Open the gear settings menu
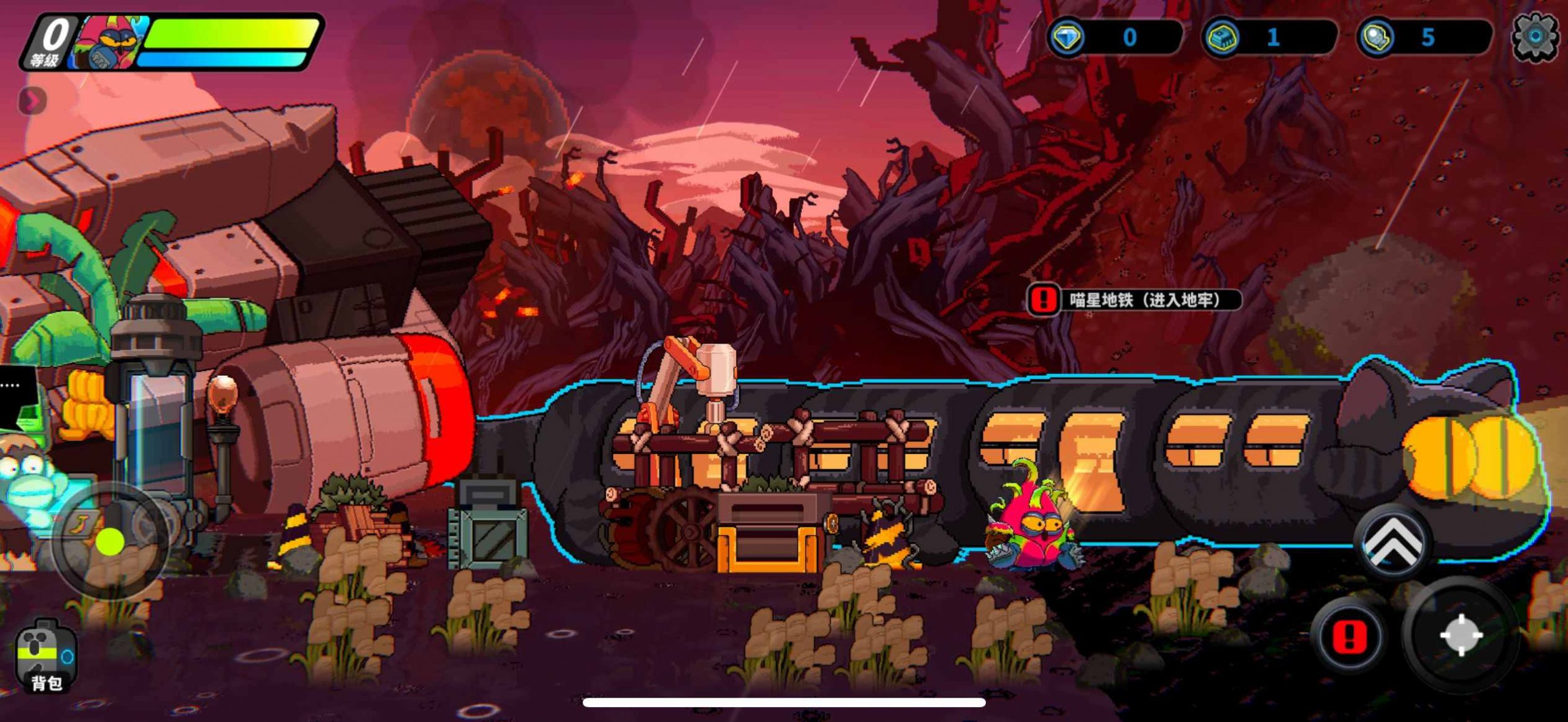Image resolution: width=1568 pixels, height=722 pixels. 1534,37
